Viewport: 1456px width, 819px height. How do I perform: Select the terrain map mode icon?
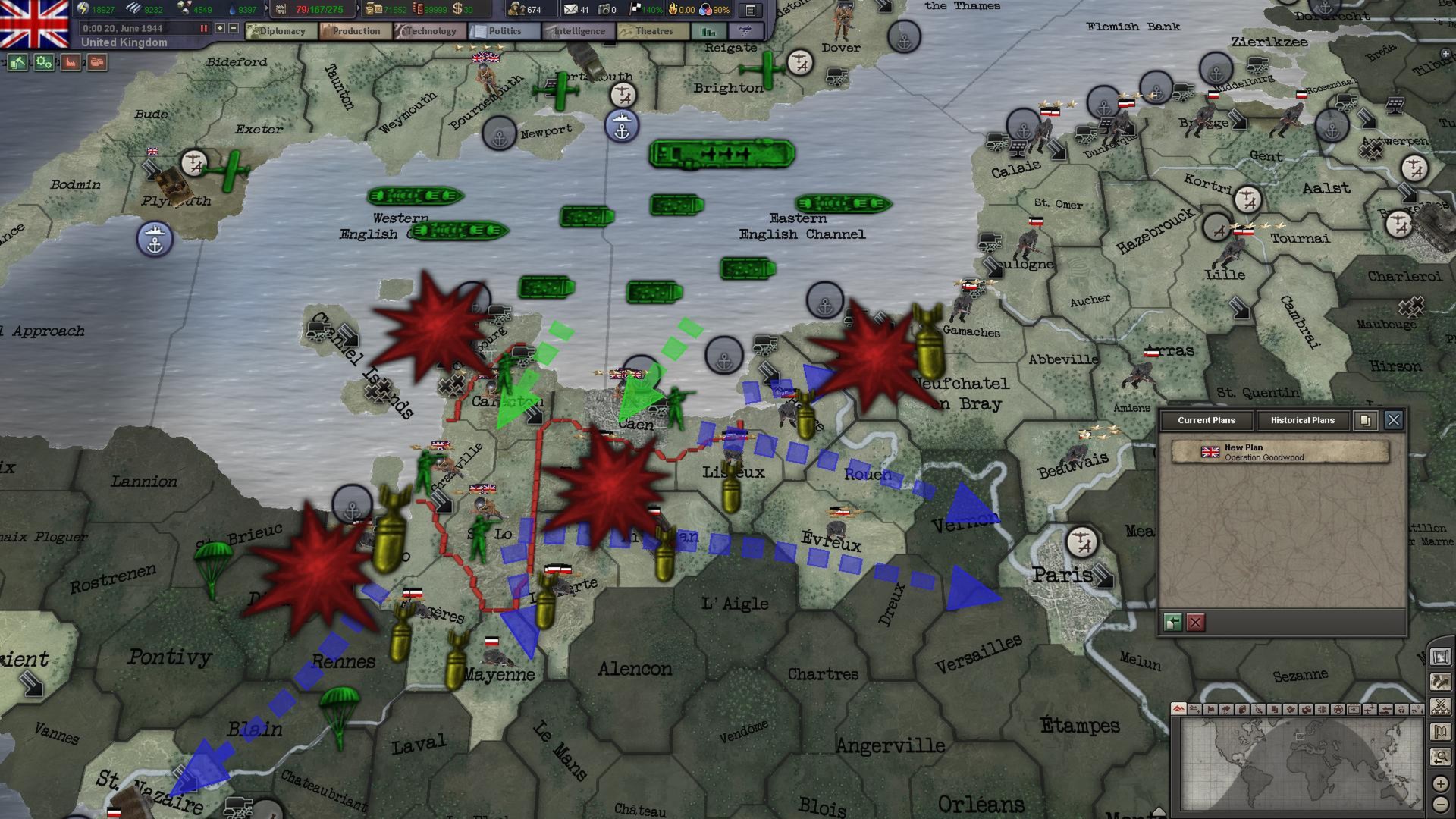(x=1178, y=709)
